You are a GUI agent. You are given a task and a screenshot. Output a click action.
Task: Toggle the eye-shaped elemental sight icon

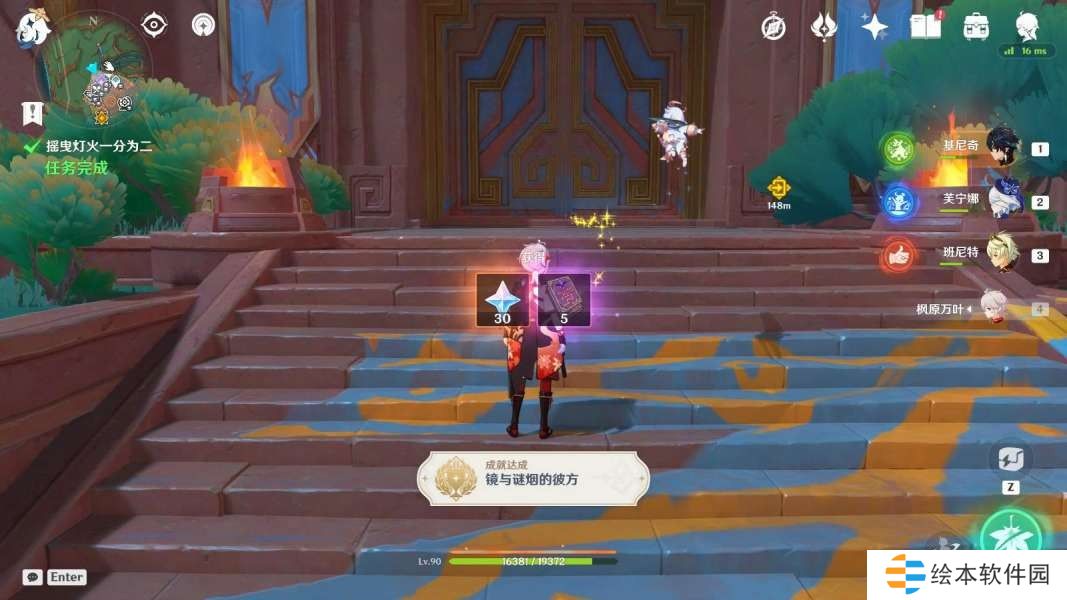click(x=154, y=25)
